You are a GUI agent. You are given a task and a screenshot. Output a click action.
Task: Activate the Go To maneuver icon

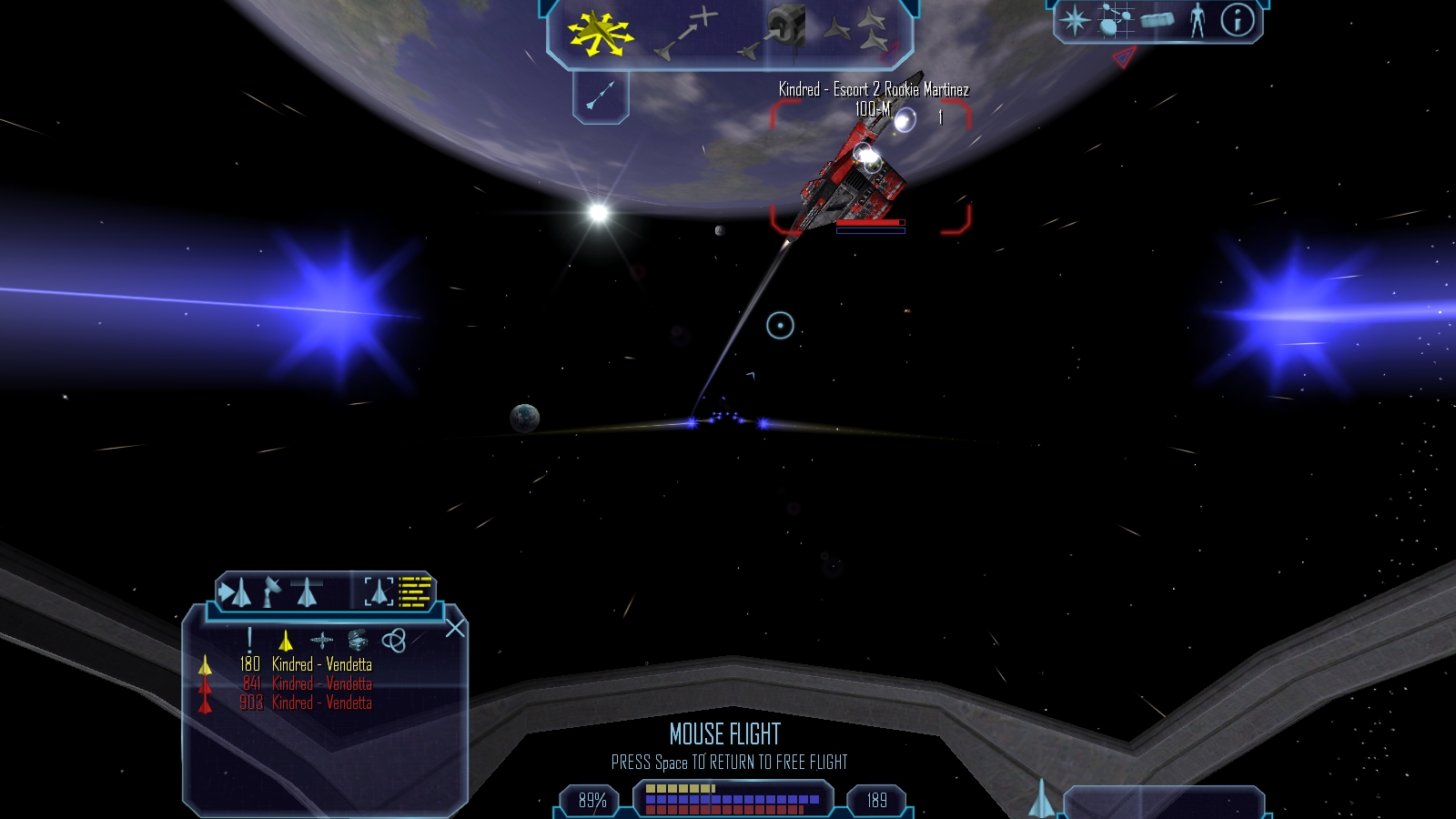[686, 34]
